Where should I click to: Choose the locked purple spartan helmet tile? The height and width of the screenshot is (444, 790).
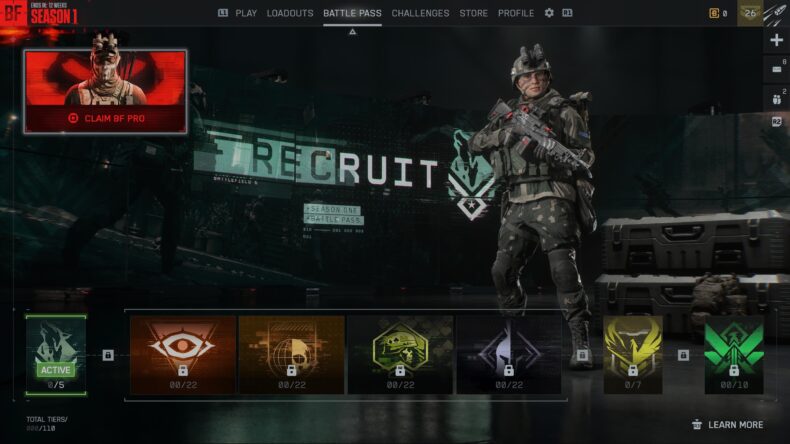509,354
